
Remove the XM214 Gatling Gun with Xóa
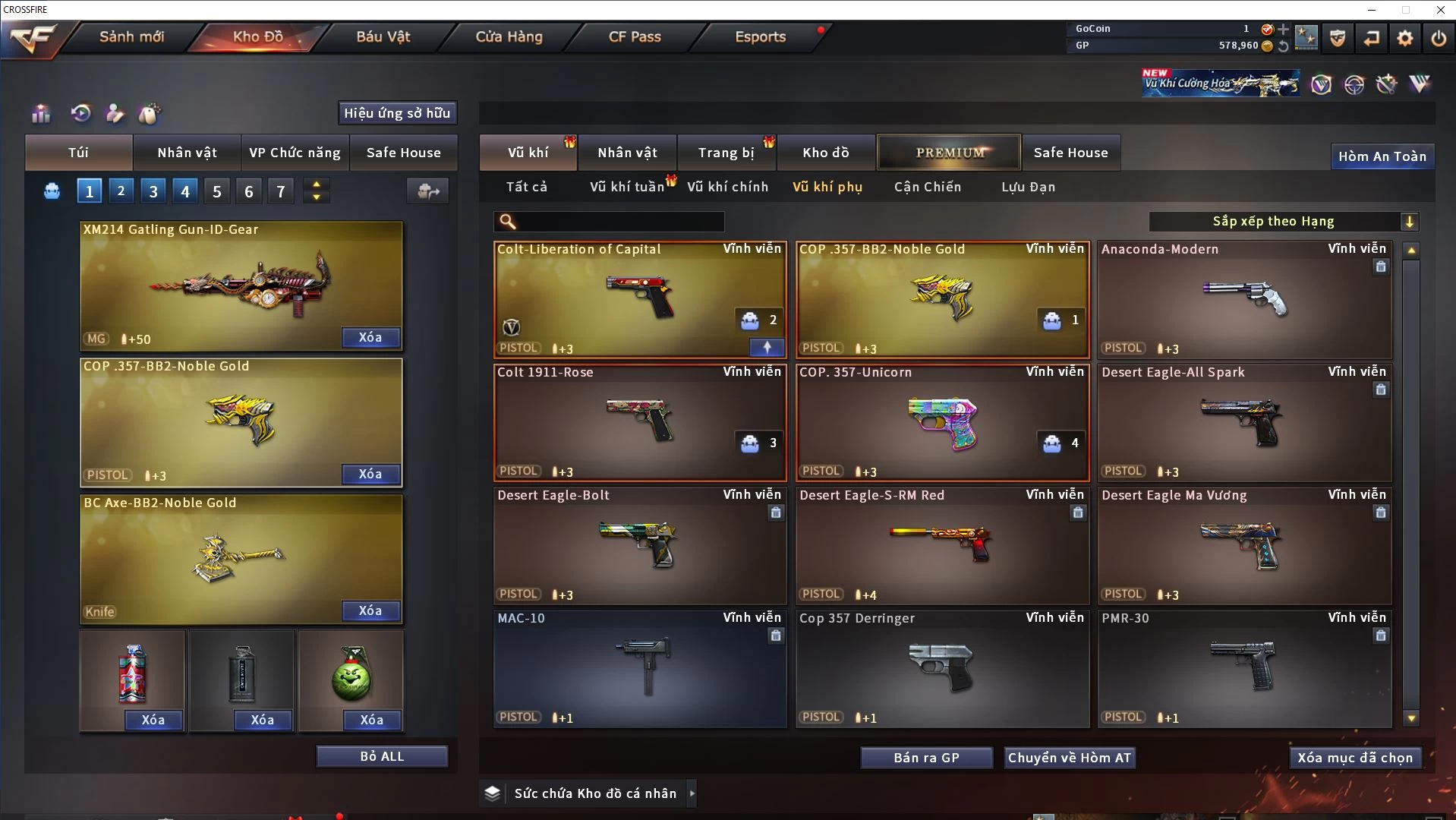pyautogui.click(x=370, y=337)
